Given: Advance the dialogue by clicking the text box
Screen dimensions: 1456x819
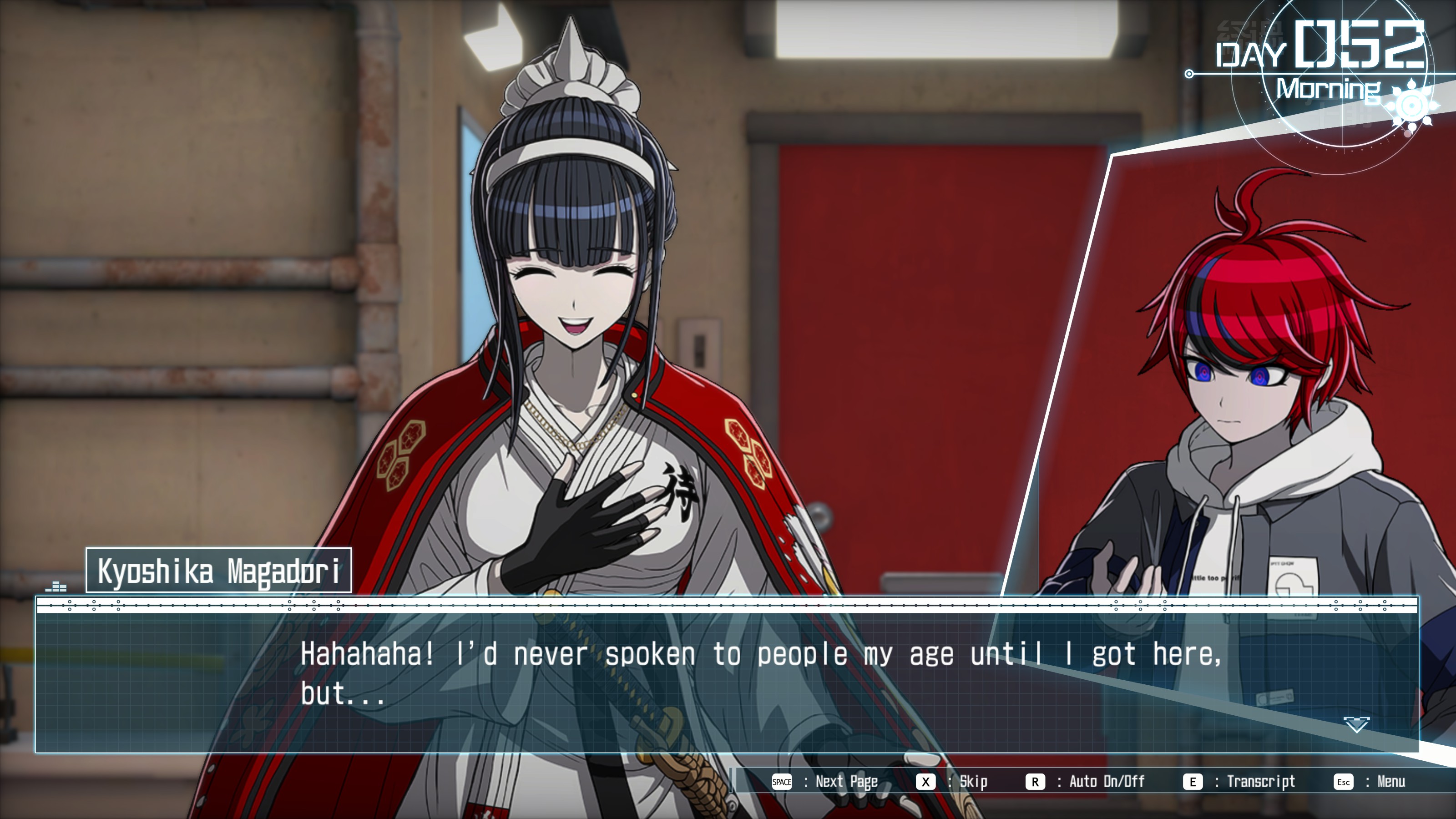Looking at the screenshot, I should pyautogui.click(x=727, y=678).
